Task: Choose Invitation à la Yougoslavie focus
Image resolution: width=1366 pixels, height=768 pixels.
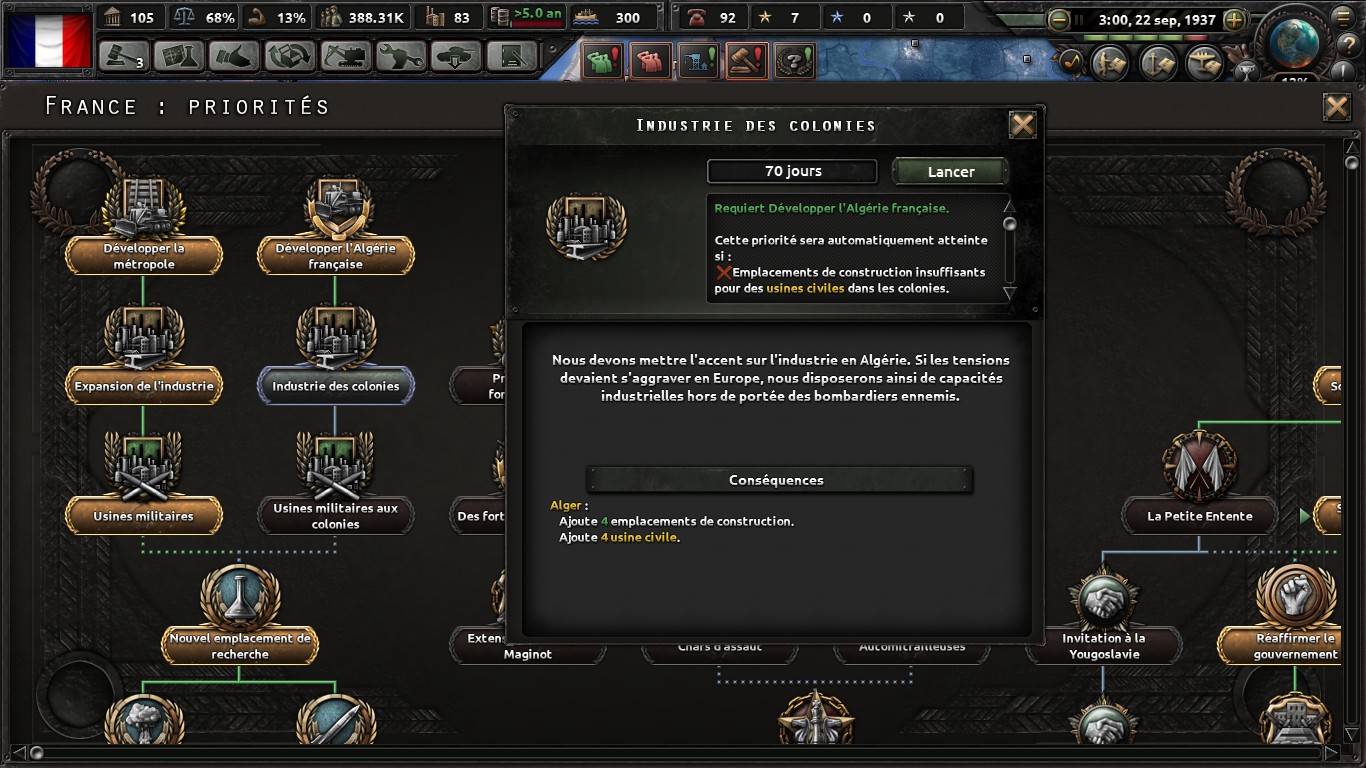Action: [x=1103, y=645]
